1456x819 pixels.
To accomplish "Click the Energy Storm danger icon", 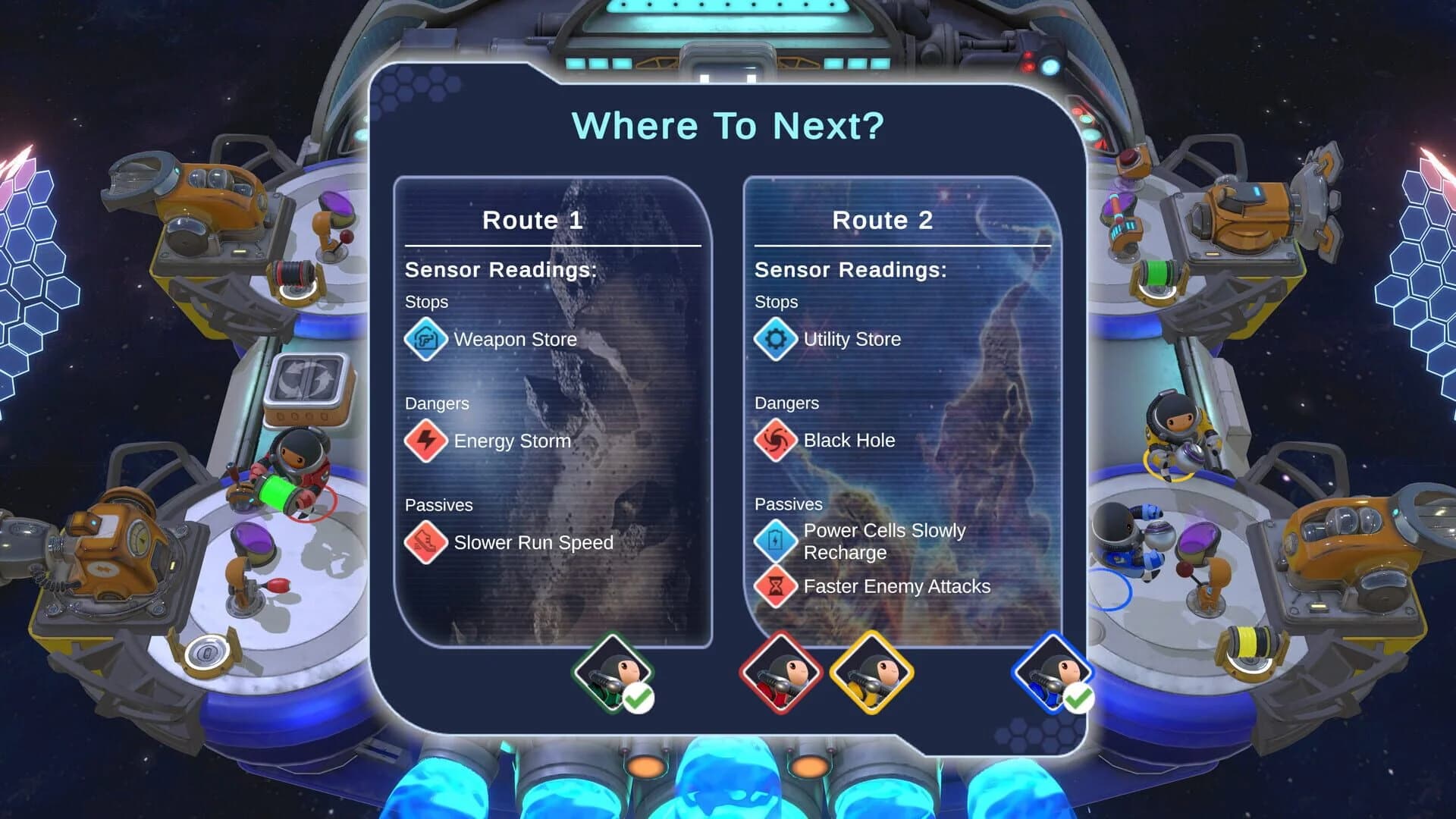I will click(x=425, y=441).
